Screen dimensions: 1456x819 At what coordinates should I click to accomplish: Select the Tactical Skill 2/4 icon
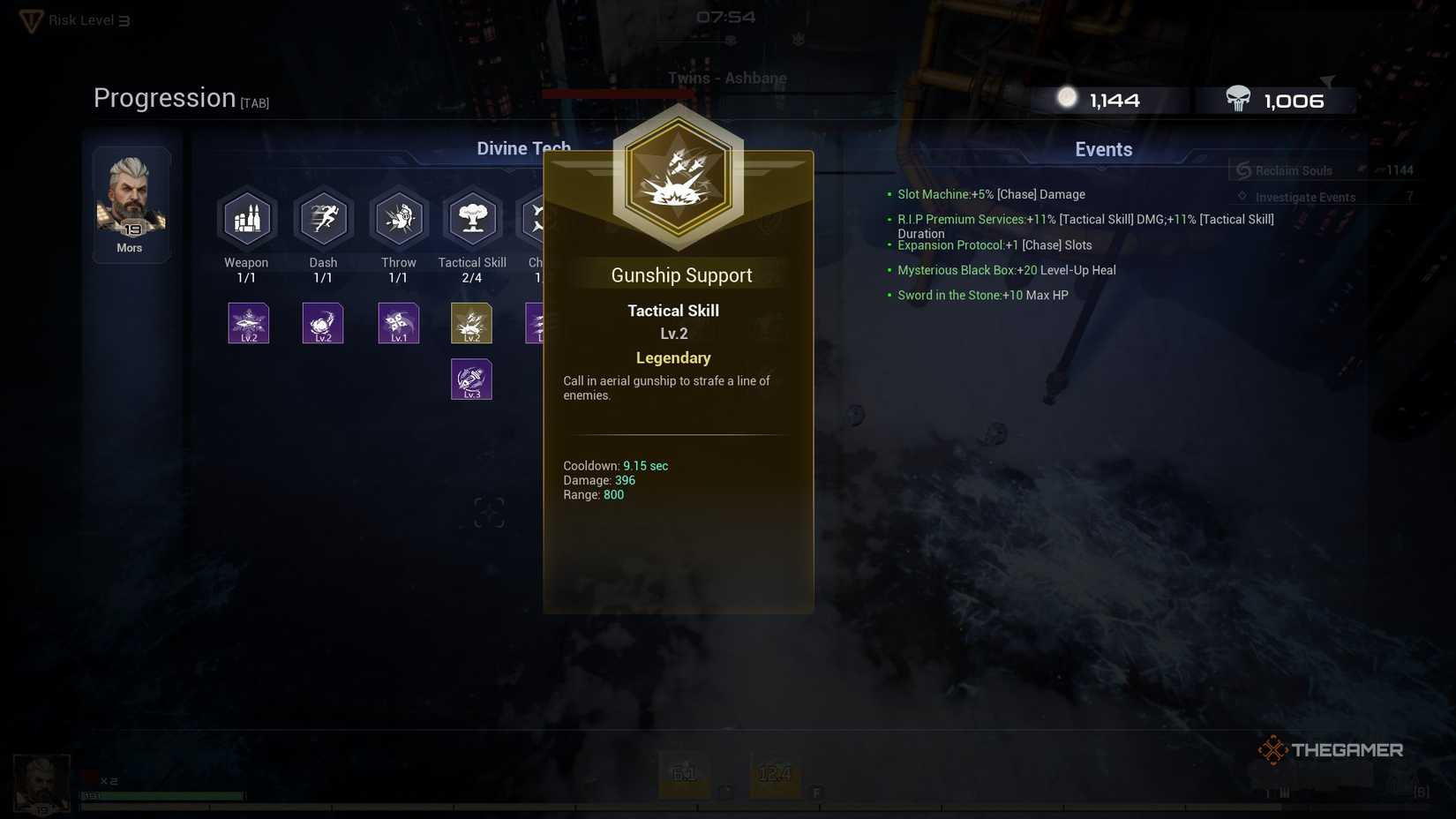[472, 218]
